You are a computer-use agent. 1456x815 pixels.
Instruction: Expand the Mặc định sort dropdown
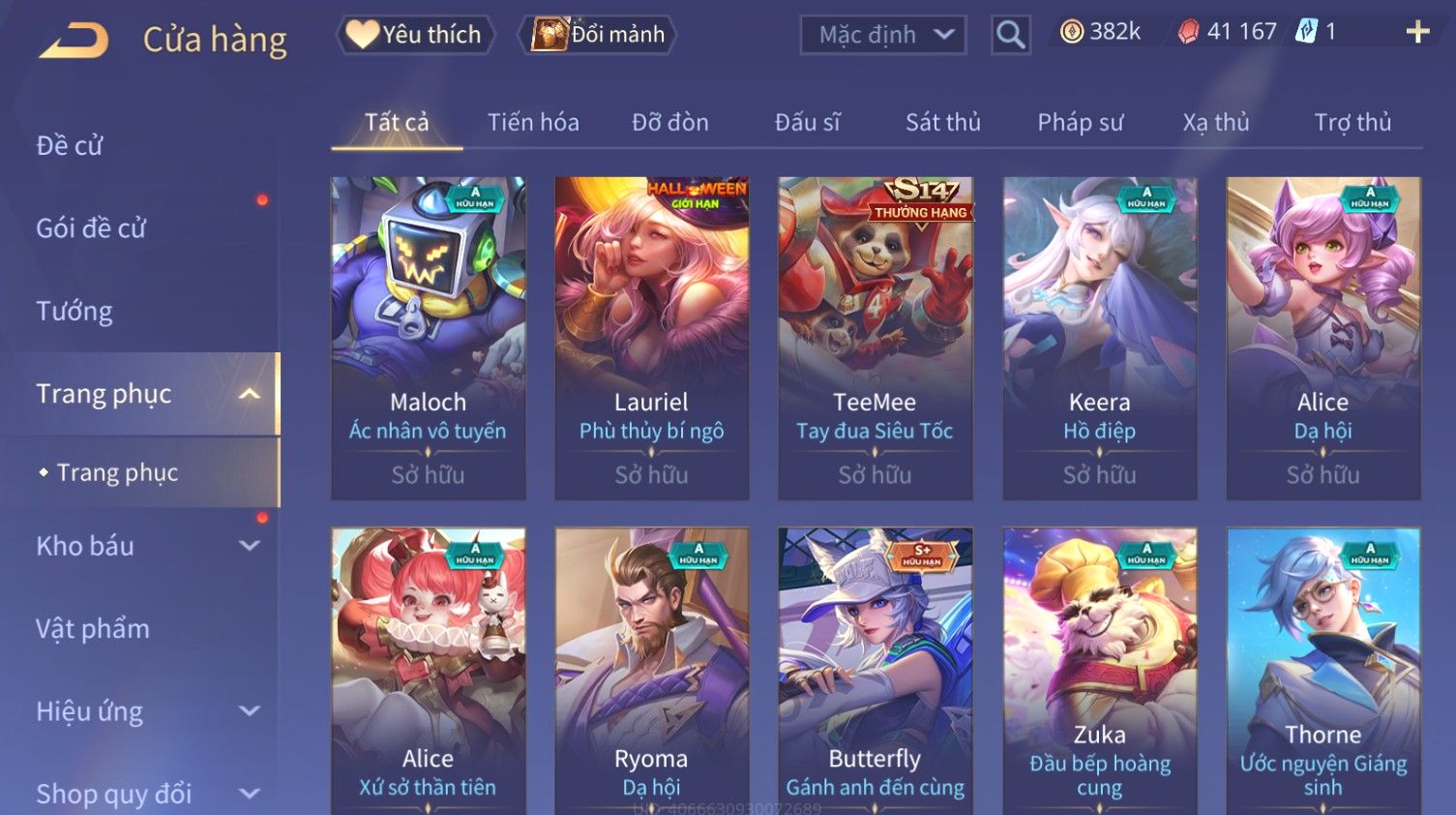coord(882,35)
